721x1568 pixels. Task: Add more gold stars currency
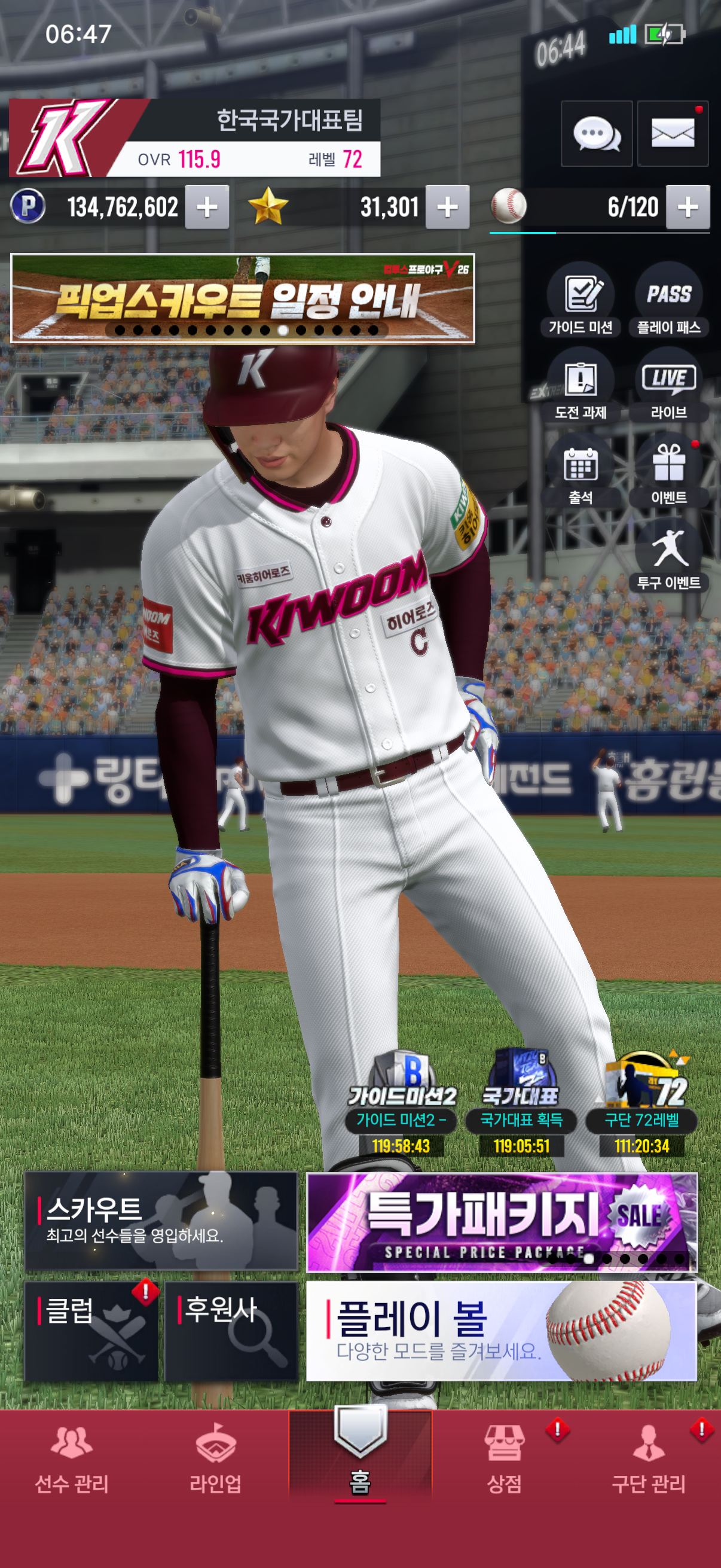pyautogui.click(x=447, y=208)
